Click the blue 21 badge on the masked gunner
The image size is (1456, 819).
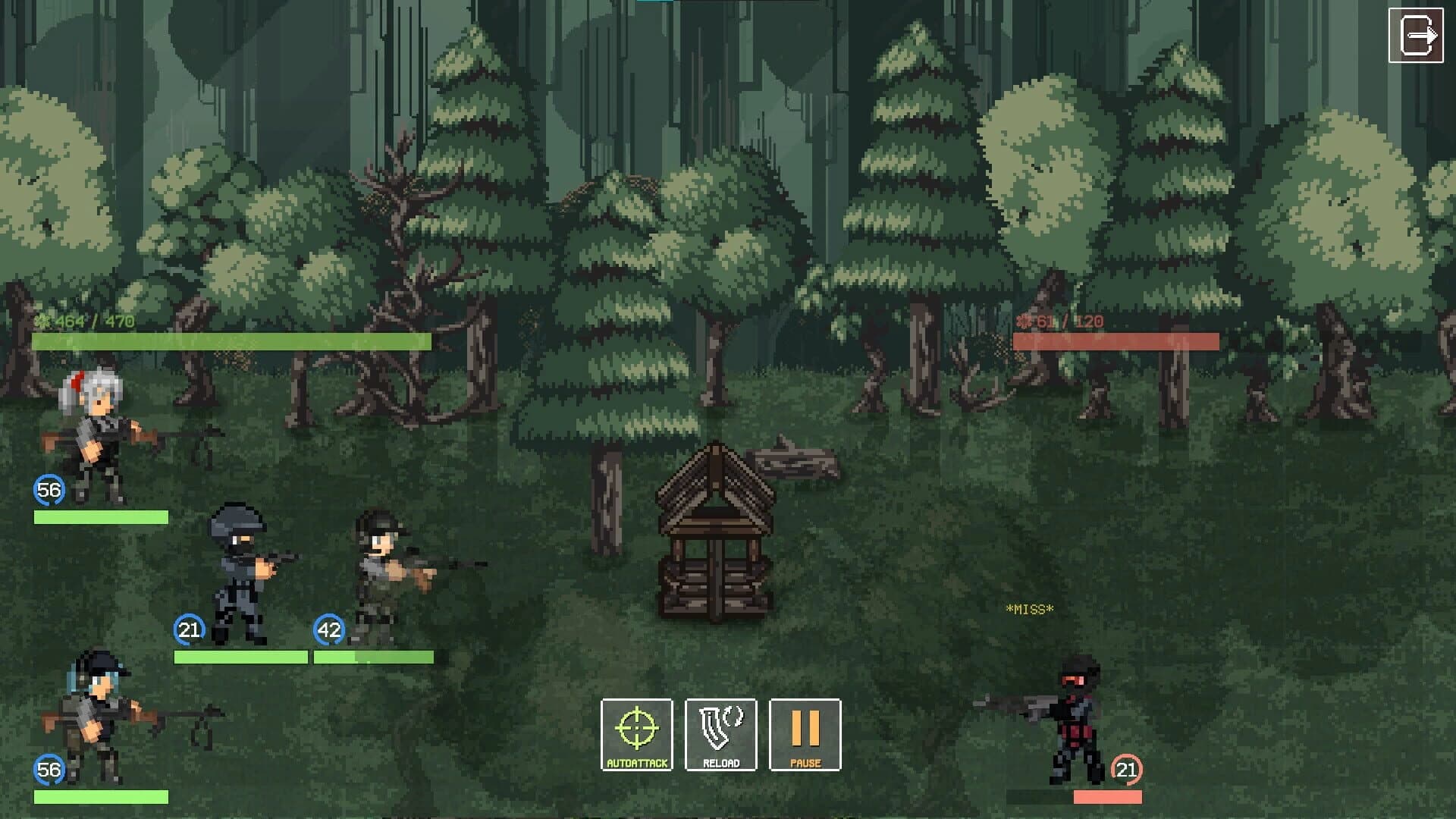click(x=187, y=629)
